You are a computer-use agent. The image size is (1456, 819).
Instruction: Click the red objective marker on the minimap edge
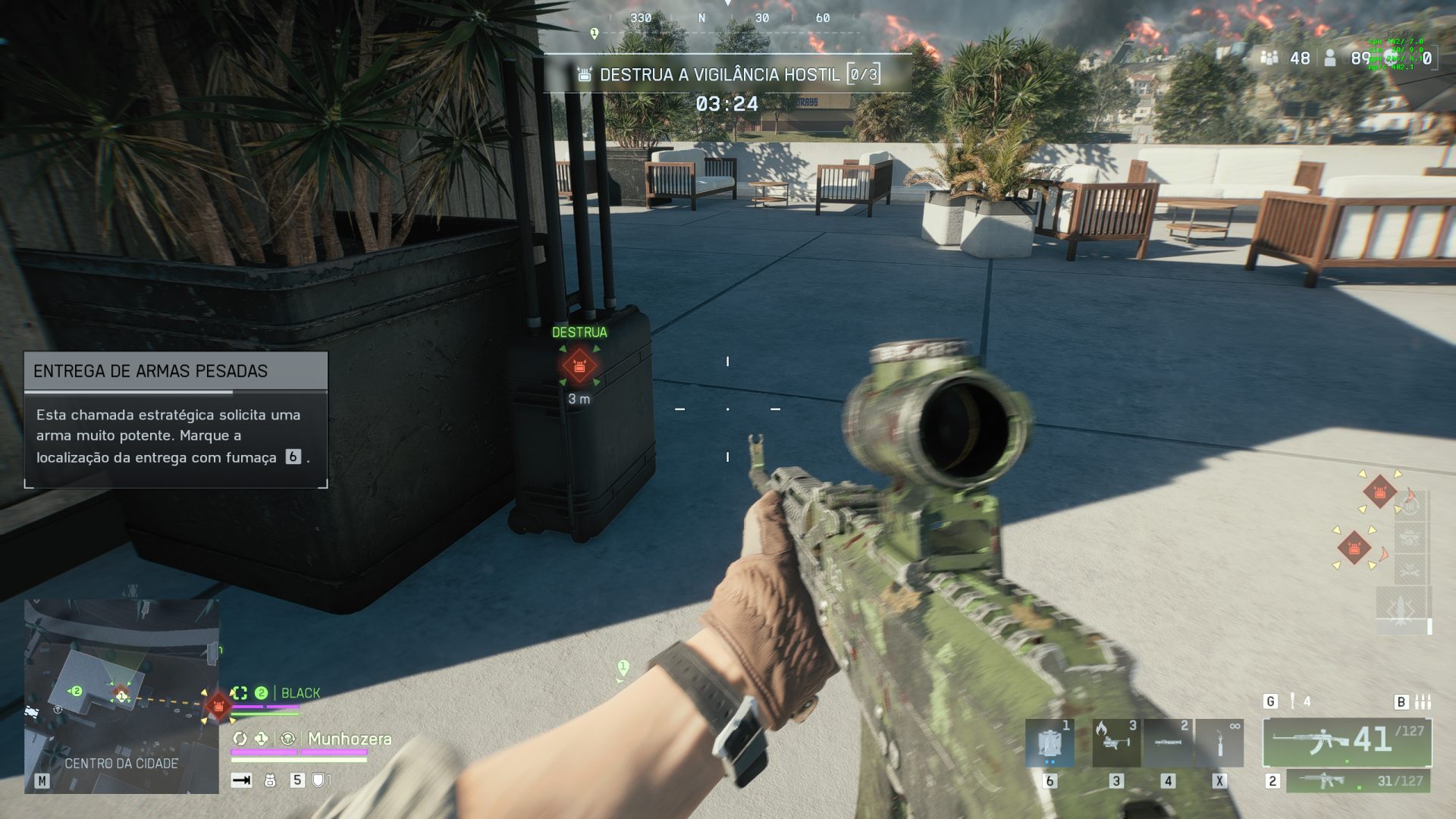(218, 706)
